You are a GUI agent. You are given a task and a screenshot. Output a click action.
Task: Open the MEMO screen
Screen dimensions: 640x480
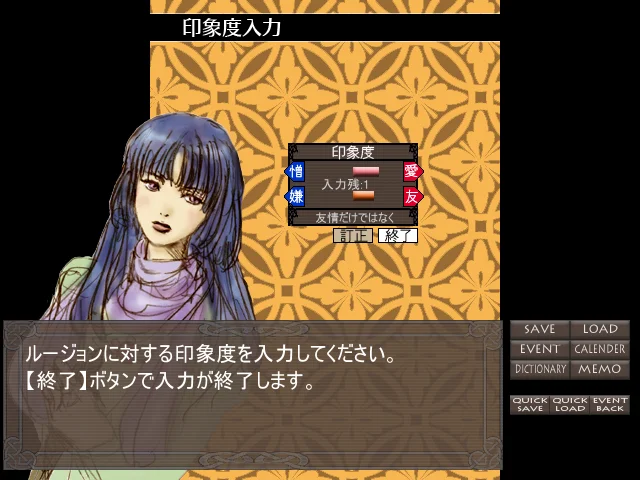point(600,369)
